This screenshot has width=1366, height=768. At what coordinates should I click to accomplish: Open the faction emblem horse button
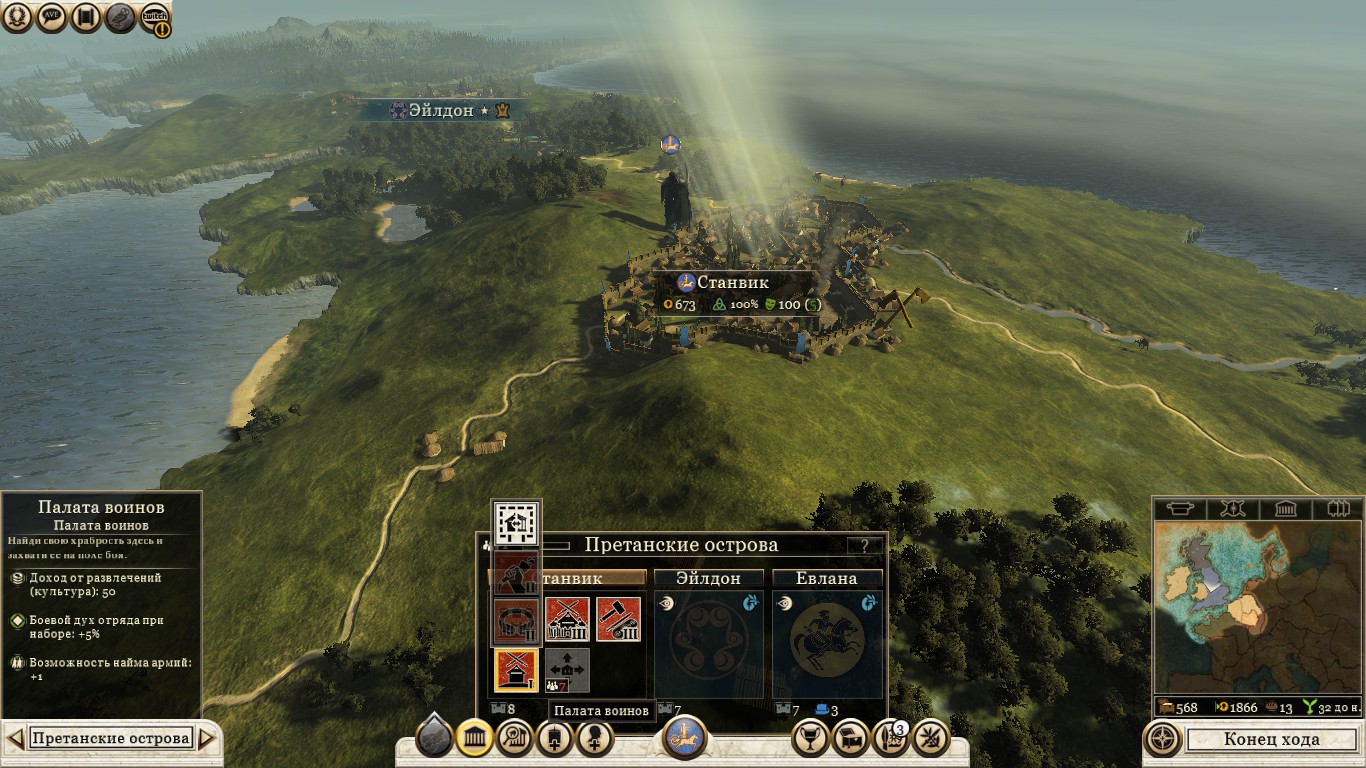(x=685, y=738)
